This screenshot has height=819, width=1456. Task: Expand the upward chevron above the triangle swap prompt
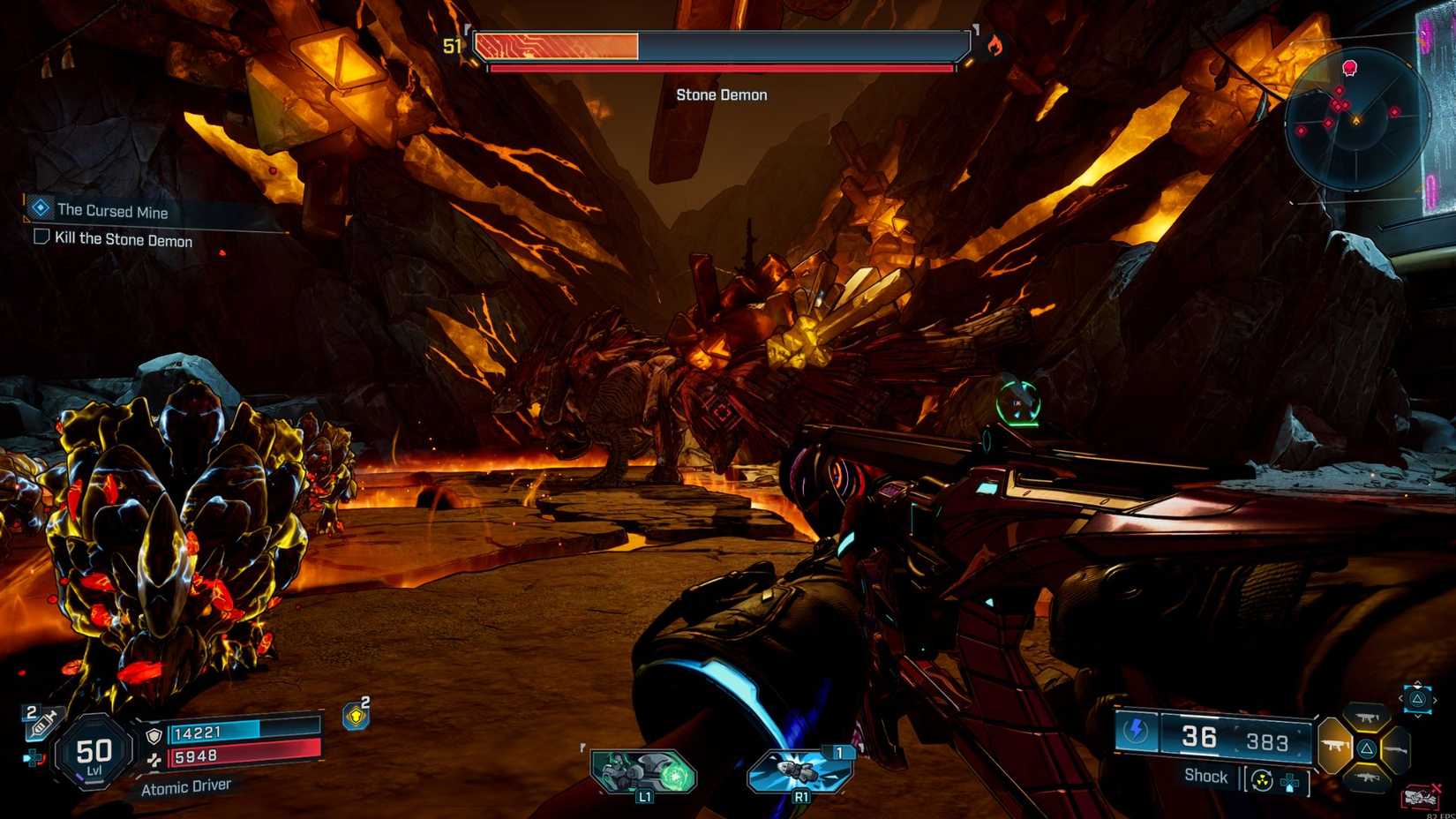(1417, 682)
